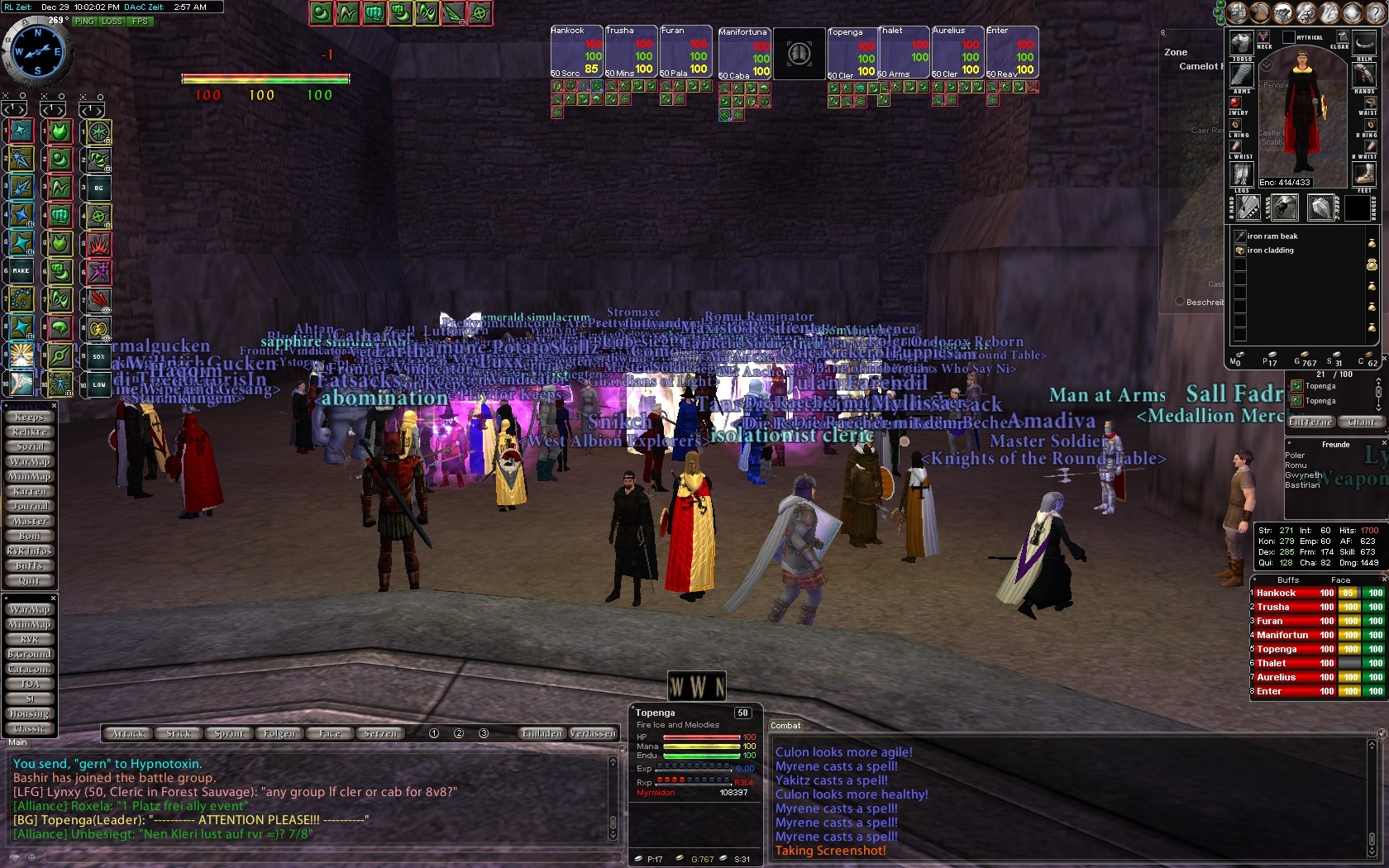The height and width of the screenshot is (868, 1389).
Task: Select the Housing map button
Action: click(x=29, y=713)
